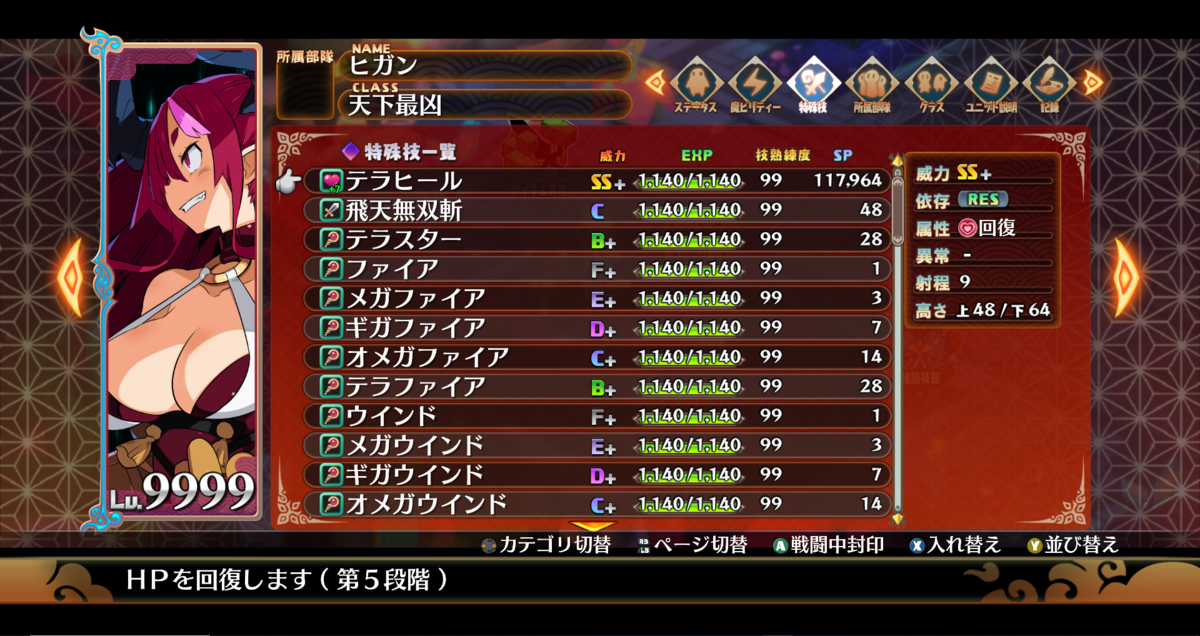Open the 所属部隊 squad tab

872,86
